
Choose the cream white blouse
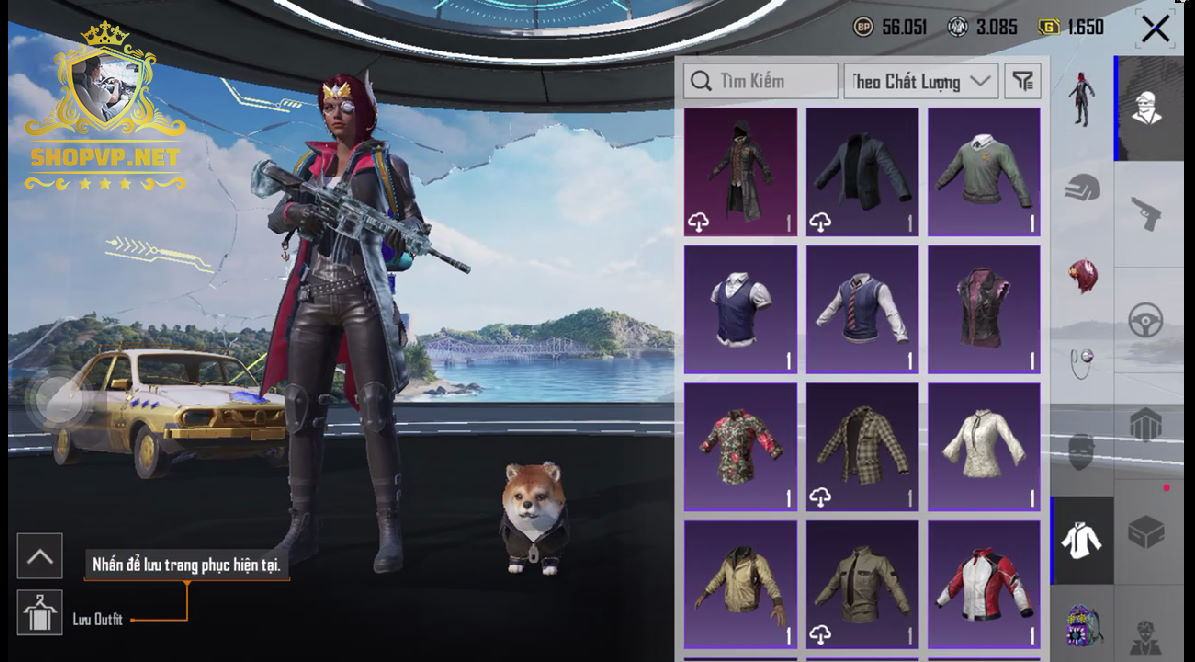tap(984, 446)
